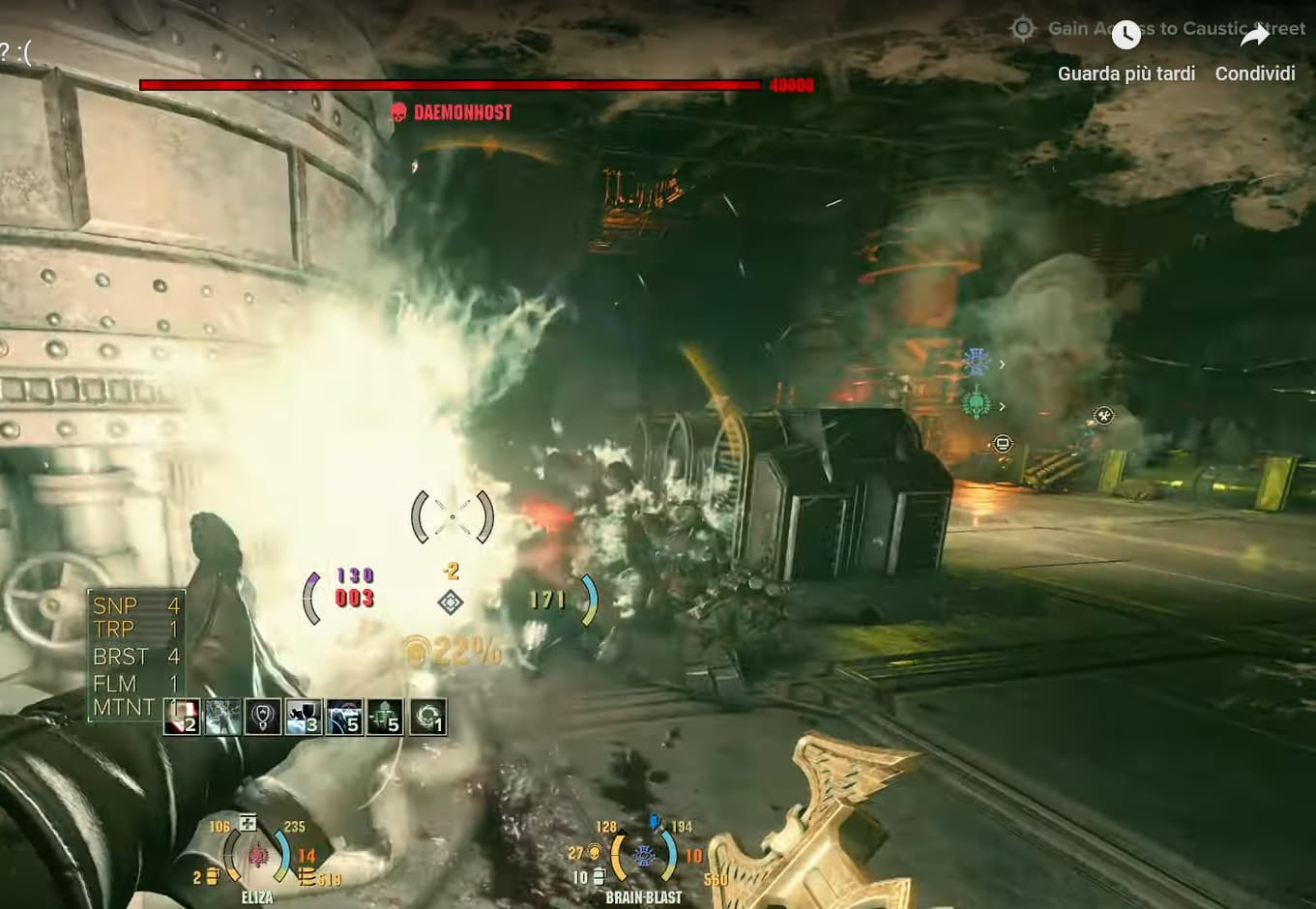Click the green figure buff with stack 5
Image resolution: width=1316 pixels, height=909 pixels.
(385, 718)
